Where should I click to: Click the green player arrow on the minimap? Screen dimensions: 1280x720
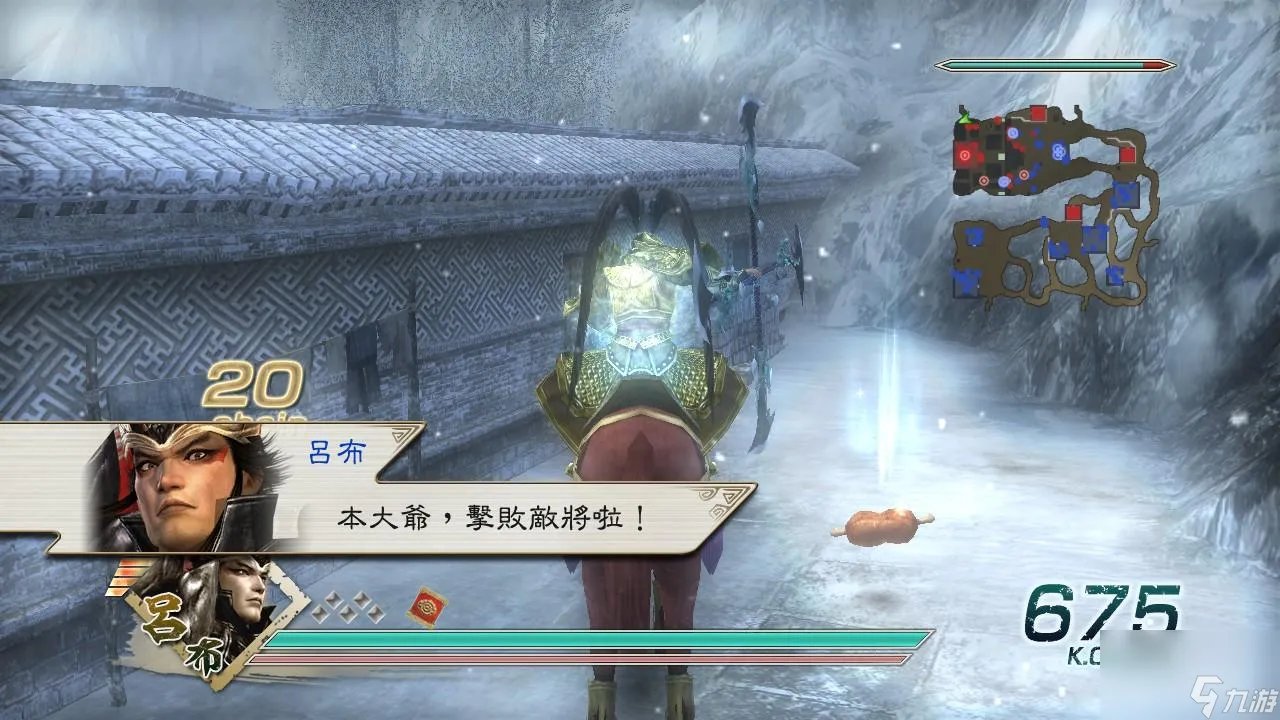(963, 120)
